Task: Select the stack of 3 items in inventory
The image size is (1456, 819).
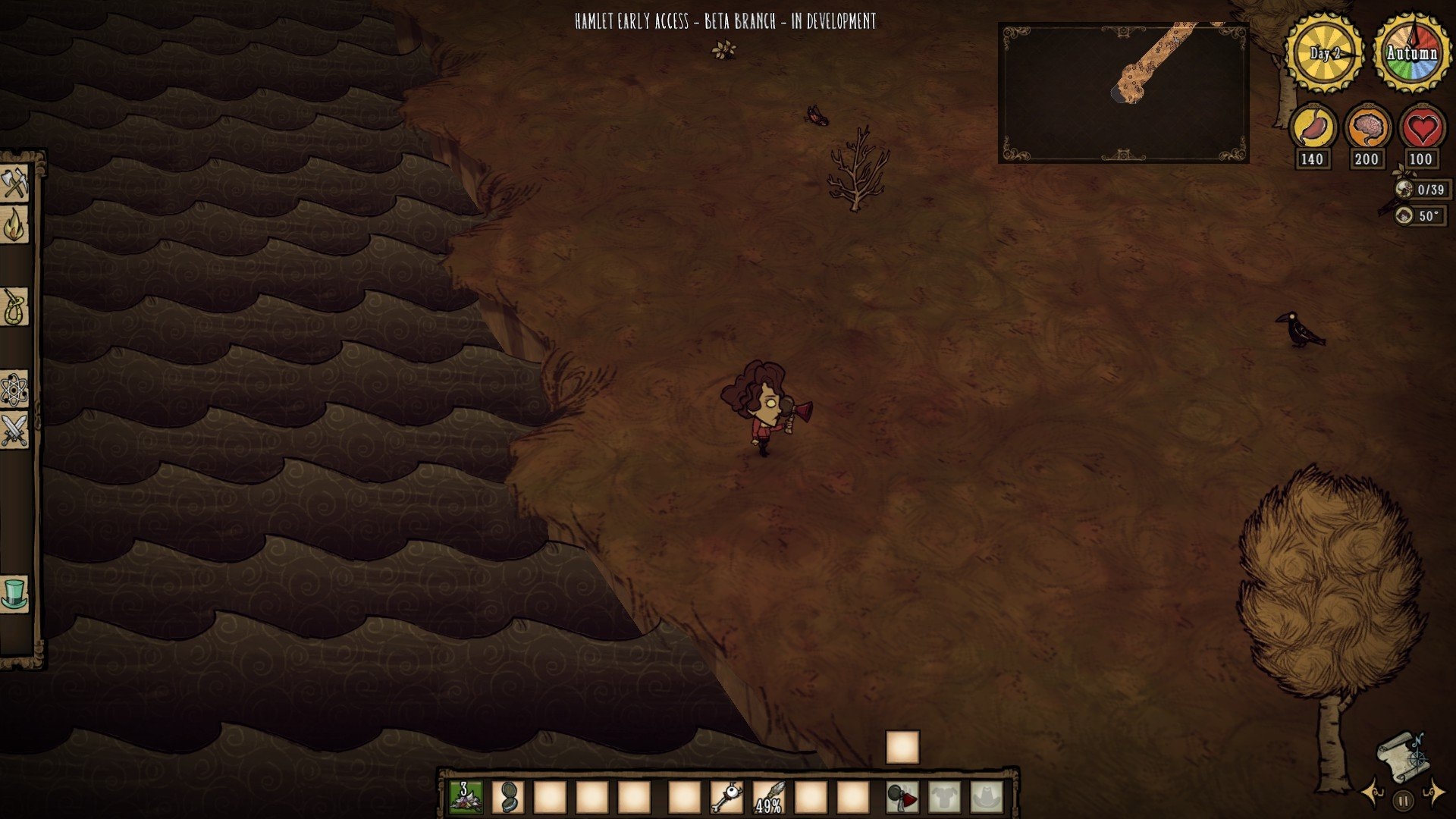Action: point(466,797)
